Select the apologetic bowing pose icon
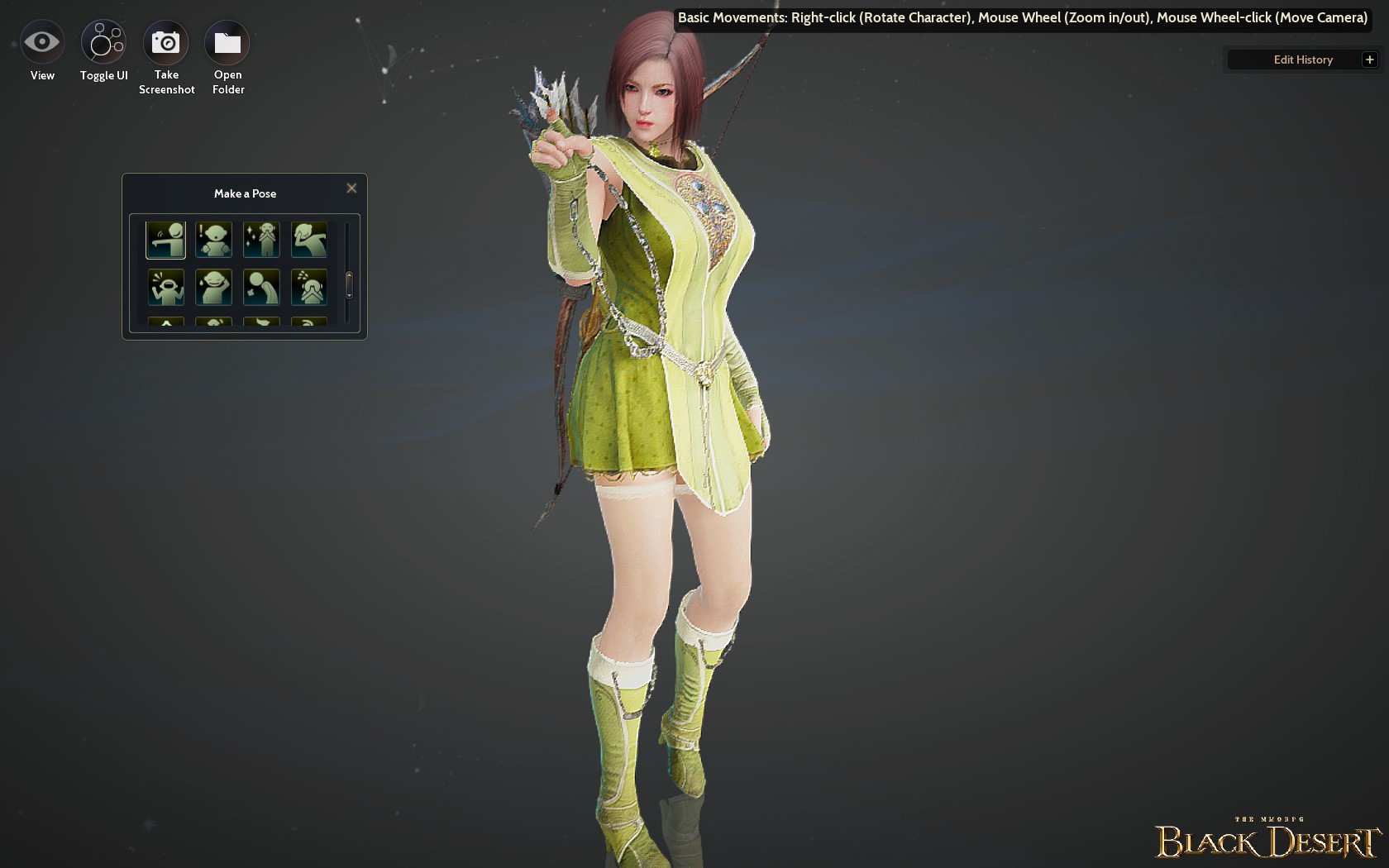 coord(261,288)
